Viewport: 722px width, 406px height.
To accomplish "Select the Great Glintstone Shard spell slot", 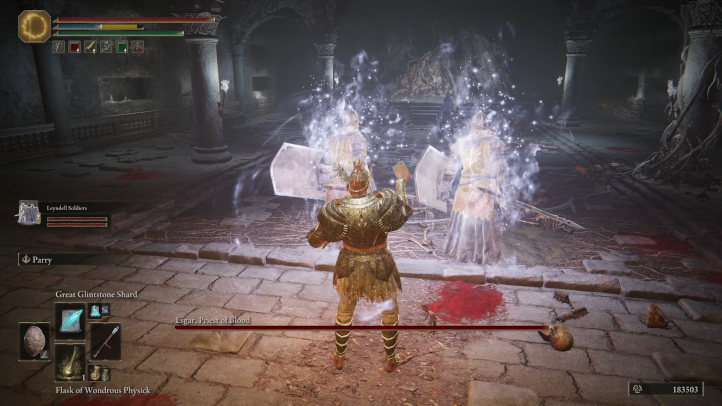I will [x=70, y=320].
